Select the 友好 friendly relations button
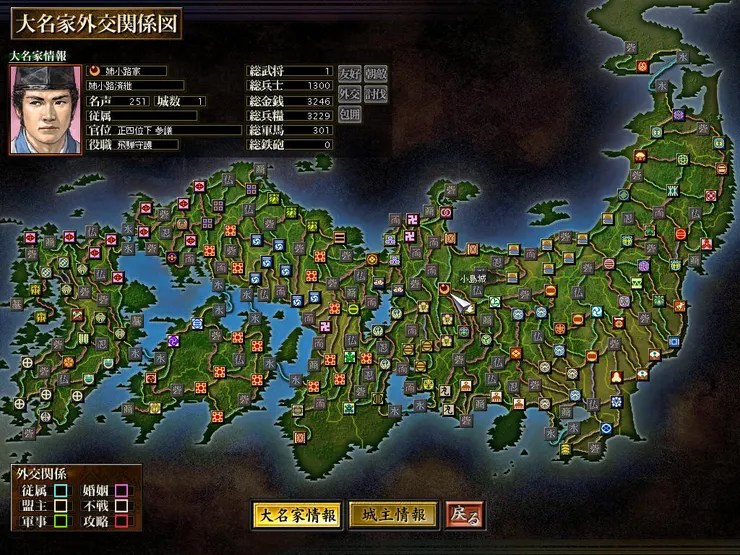Image resolution: width=740 pixels, height=555 pixels. [x=348, y=73]
